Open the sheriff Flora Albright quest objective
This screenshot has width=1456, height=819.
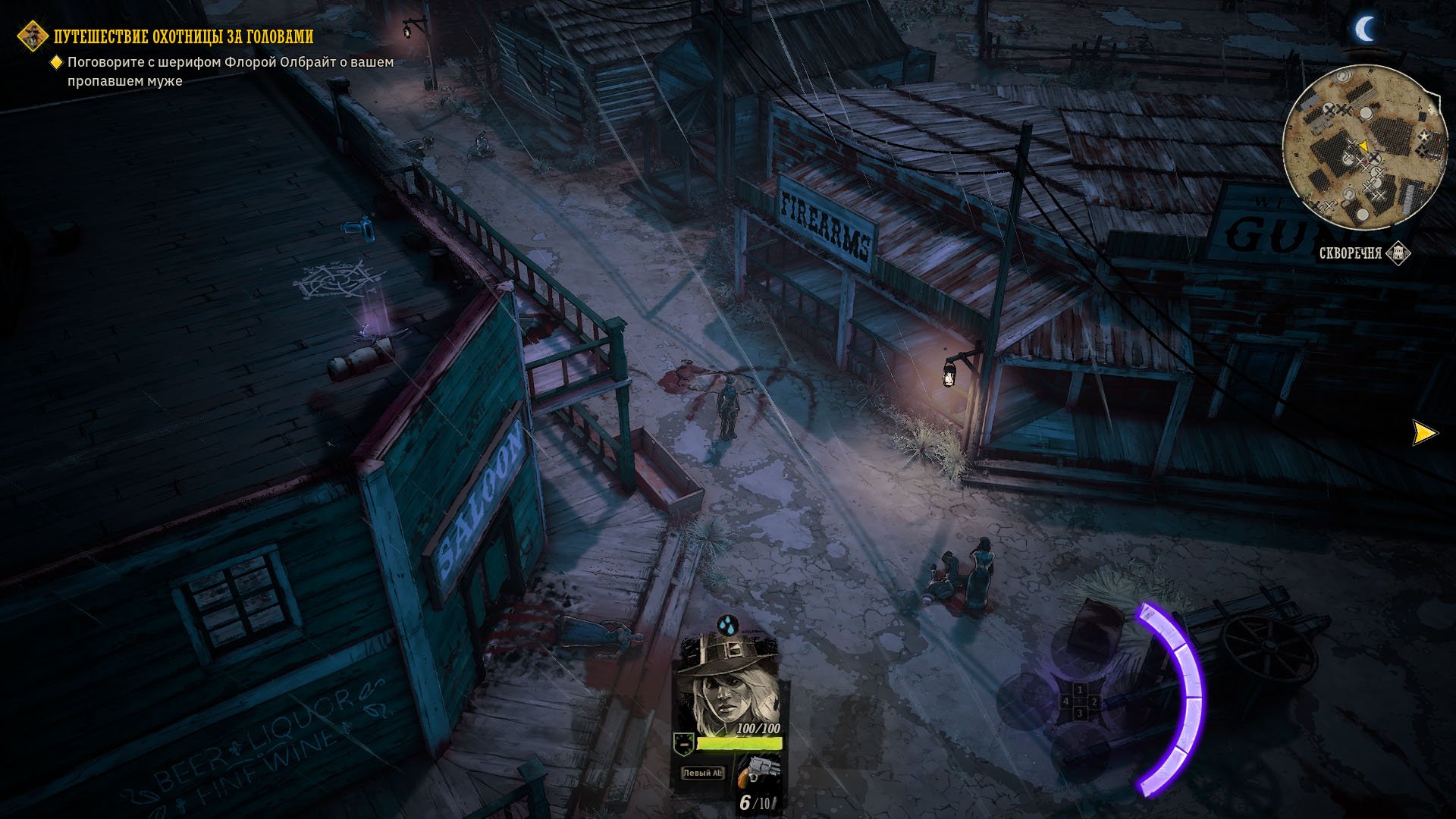pos(230,71)
